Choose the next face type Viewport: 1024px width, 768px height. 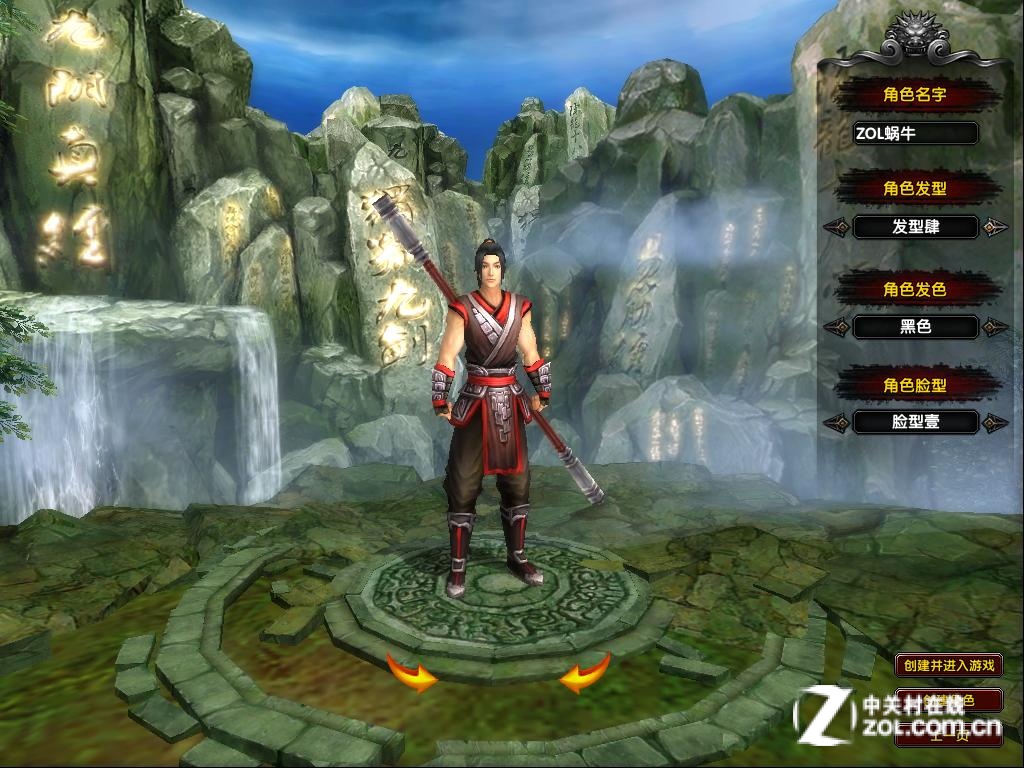point(993,423)
